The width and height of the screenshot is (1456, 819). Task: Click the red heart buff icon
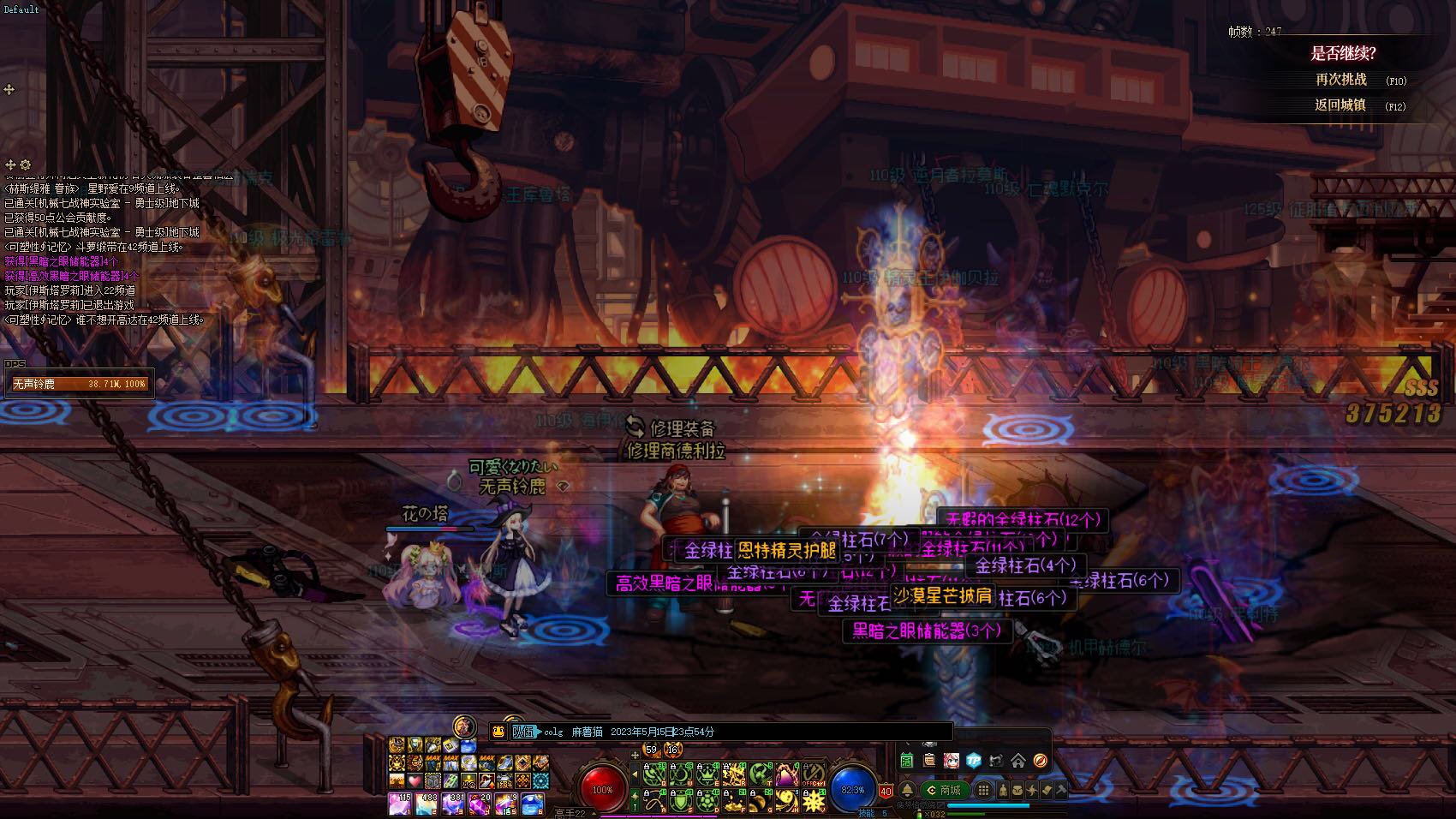coord(415,781)
